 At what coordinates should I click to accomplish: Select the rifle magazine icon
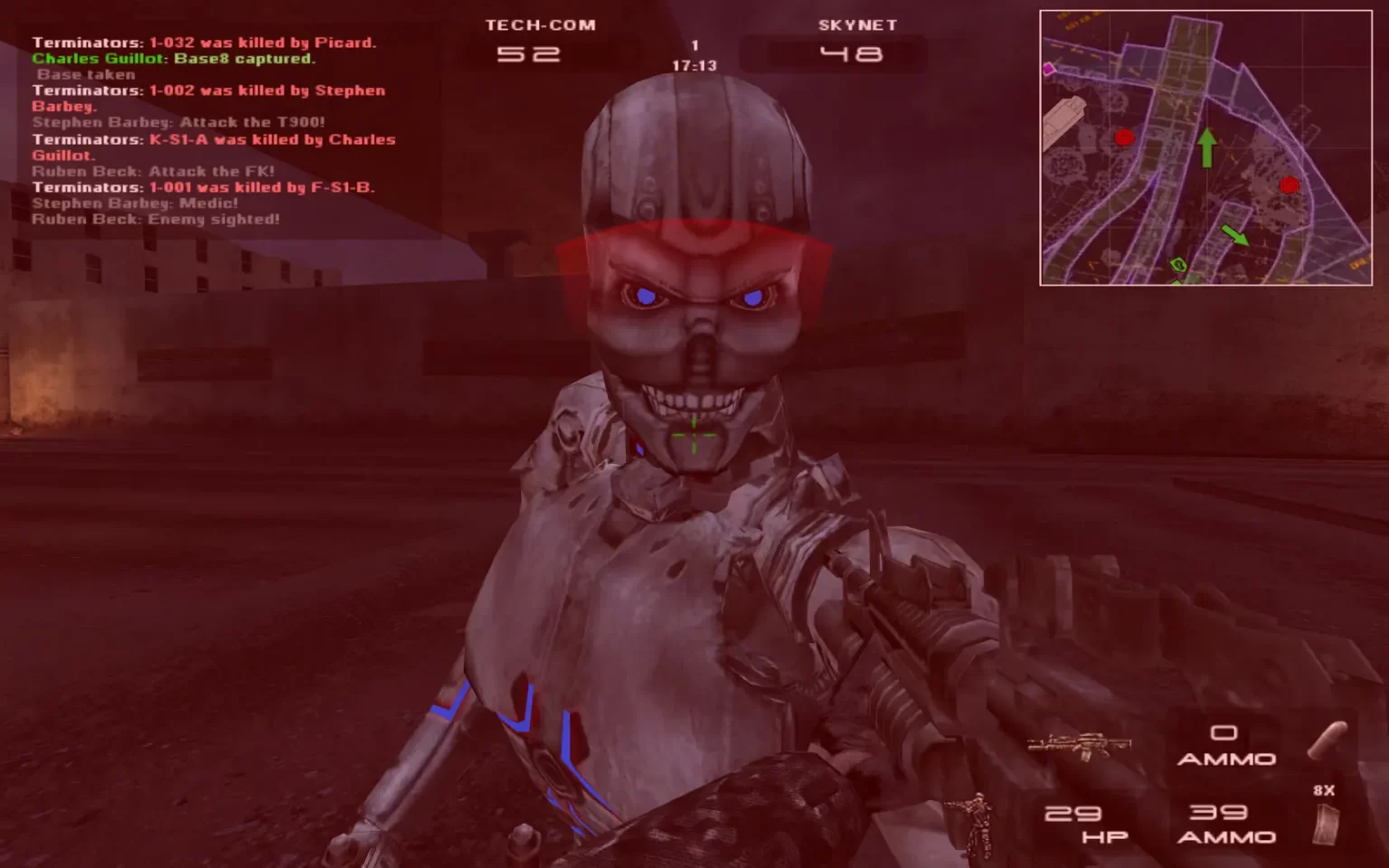[1325, 825]
